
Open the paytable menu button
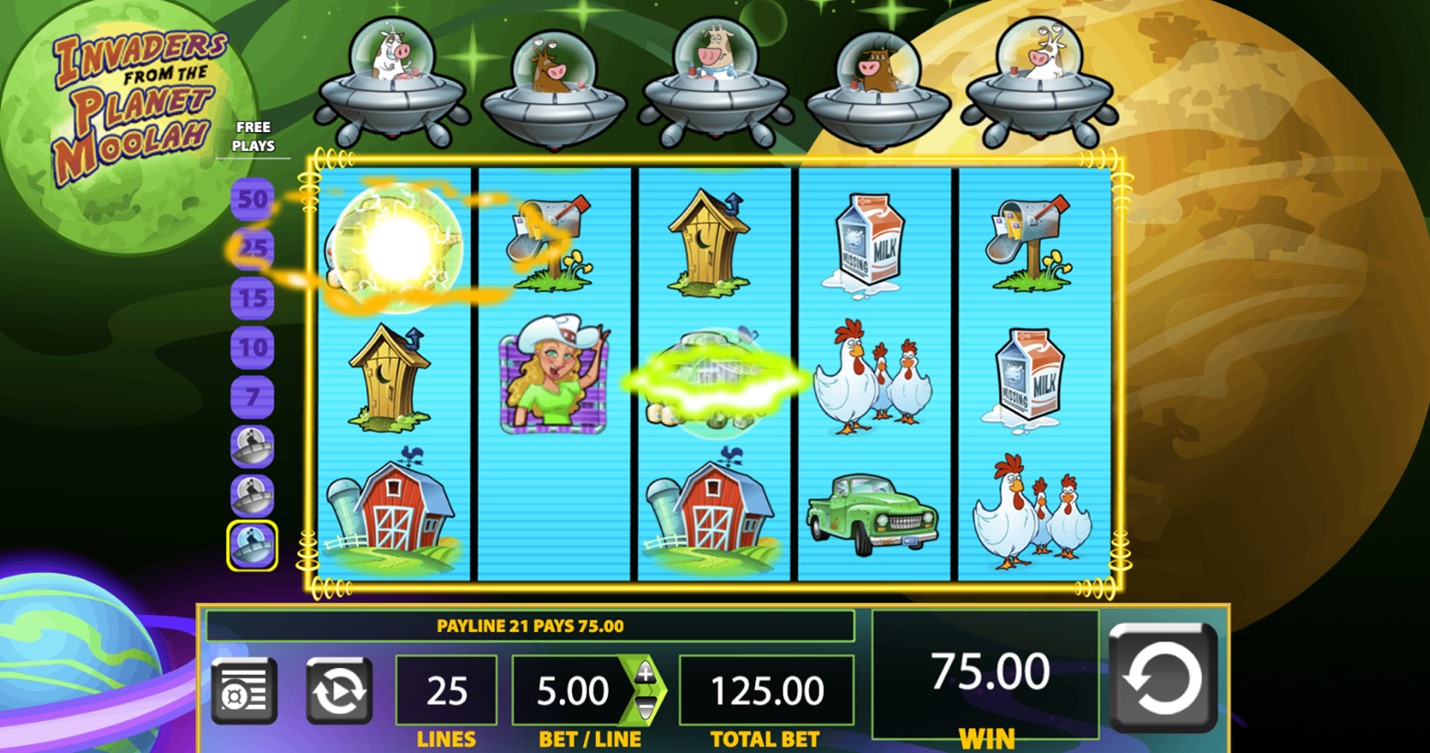pos(244,690)
